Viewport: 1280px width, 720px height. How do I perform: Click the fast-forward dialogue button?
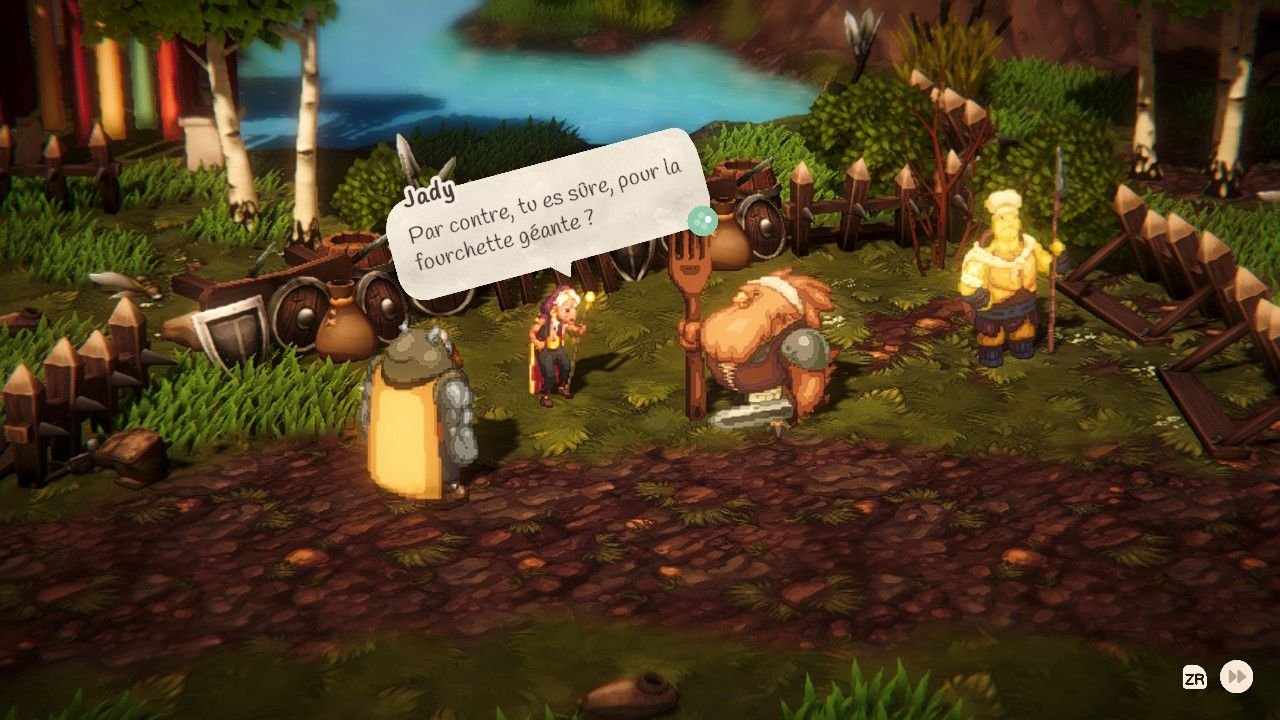(1236, 677)
